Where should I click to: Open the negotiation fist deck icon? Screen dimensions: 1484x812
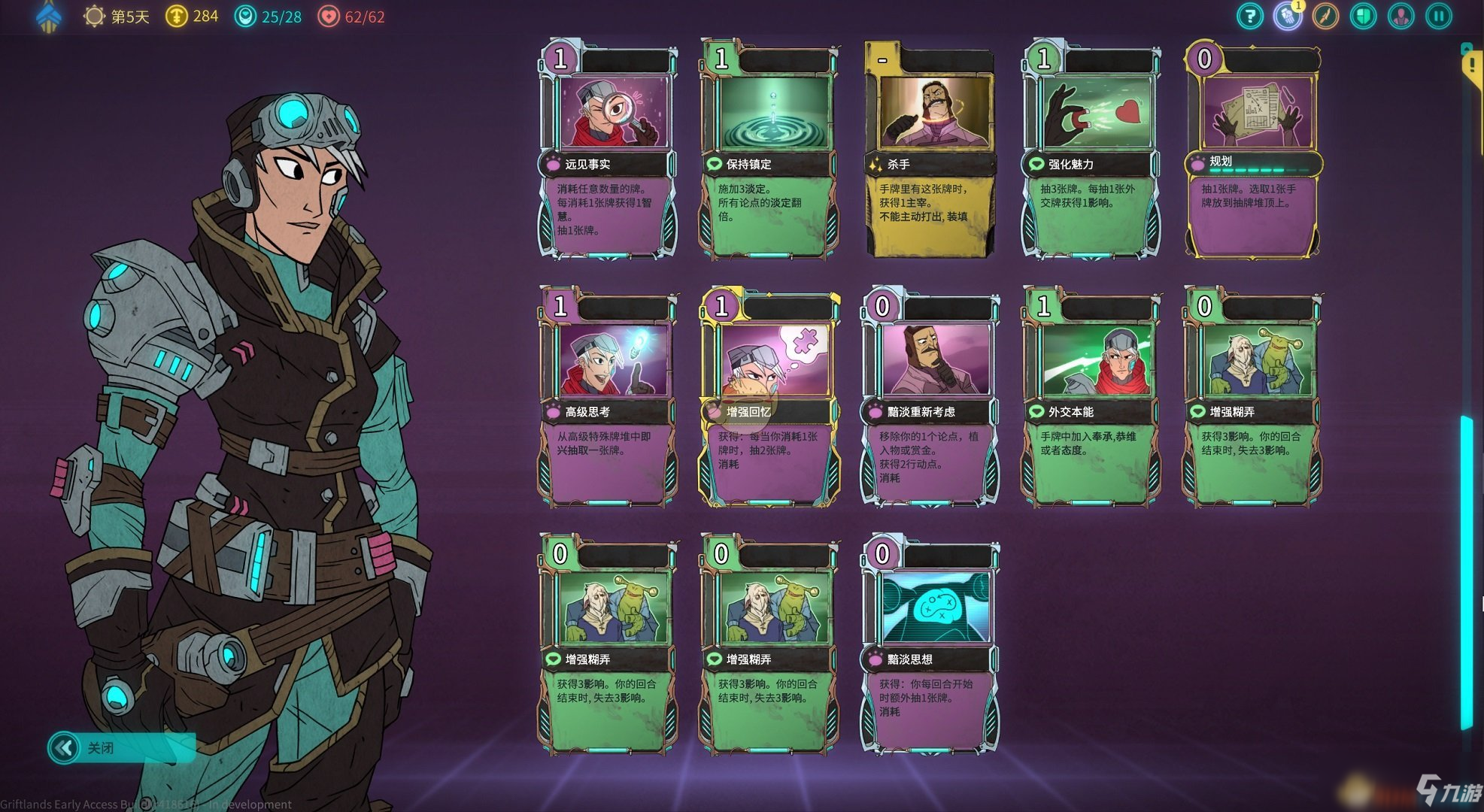point(1288,16)
